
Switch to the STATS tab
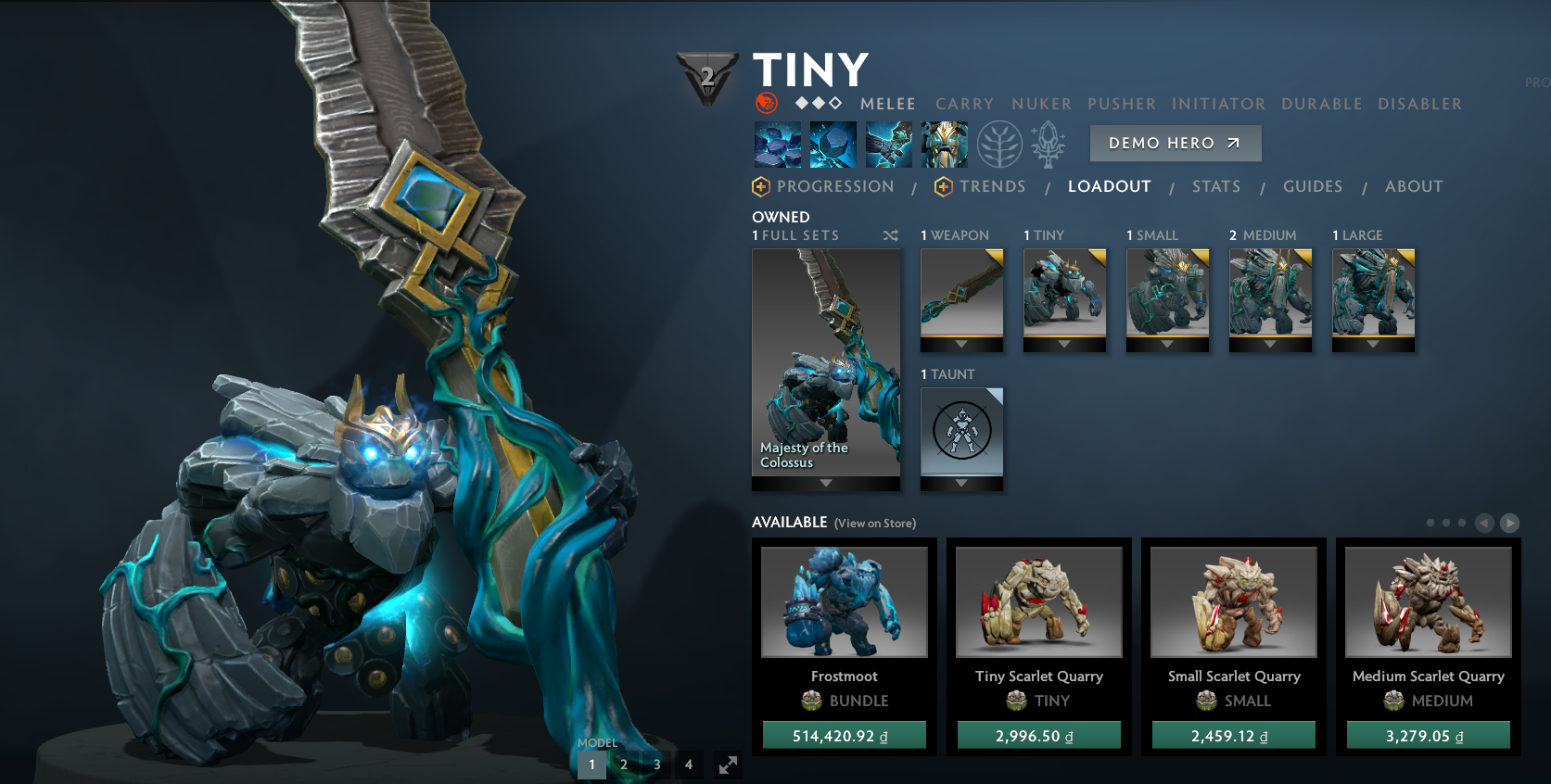[x=1215, y=186]
